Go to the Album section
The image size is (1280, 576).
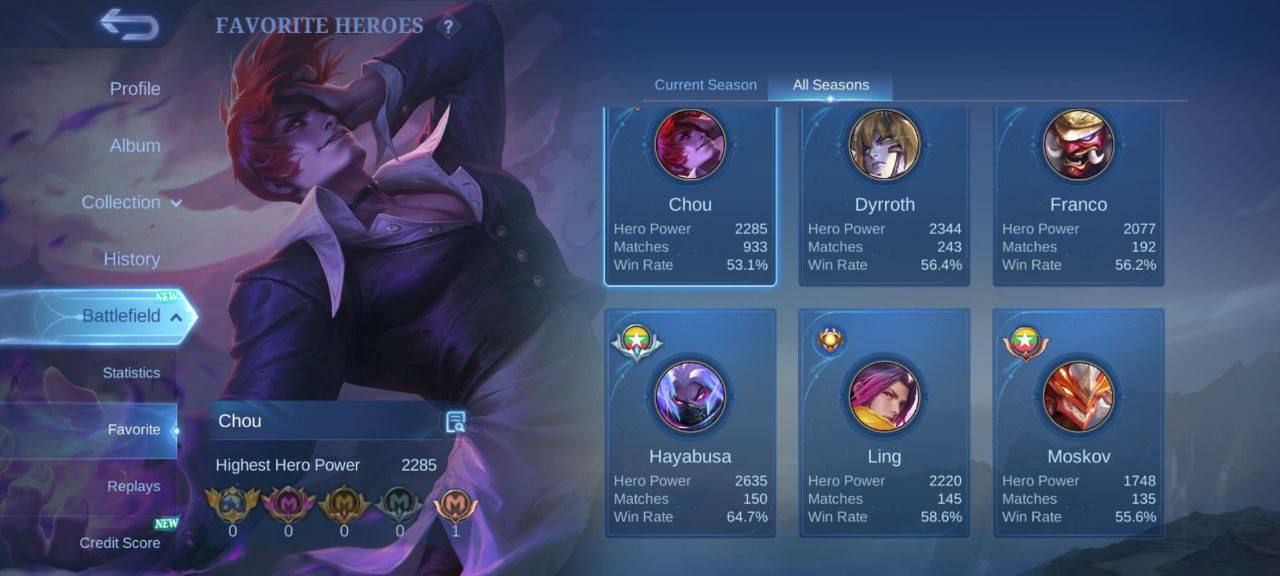(135, 146)
